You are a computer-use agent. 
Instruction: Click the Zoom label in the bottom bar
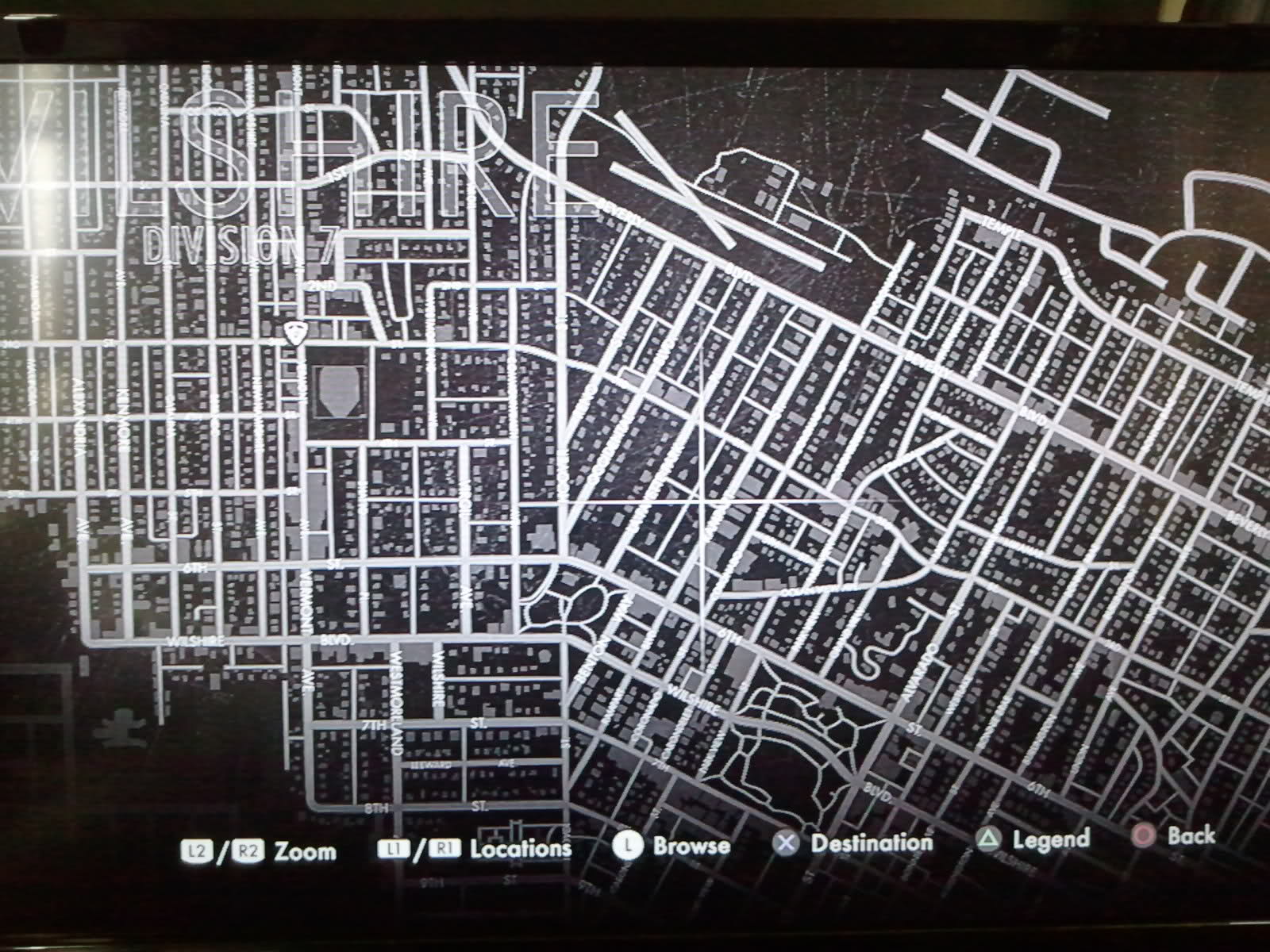coord(306,850)
